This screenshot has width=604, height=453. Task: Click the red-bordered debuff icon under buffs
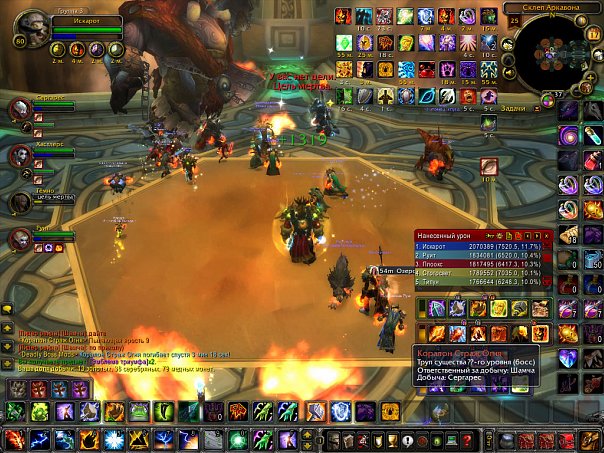click(x=489, y=165)
